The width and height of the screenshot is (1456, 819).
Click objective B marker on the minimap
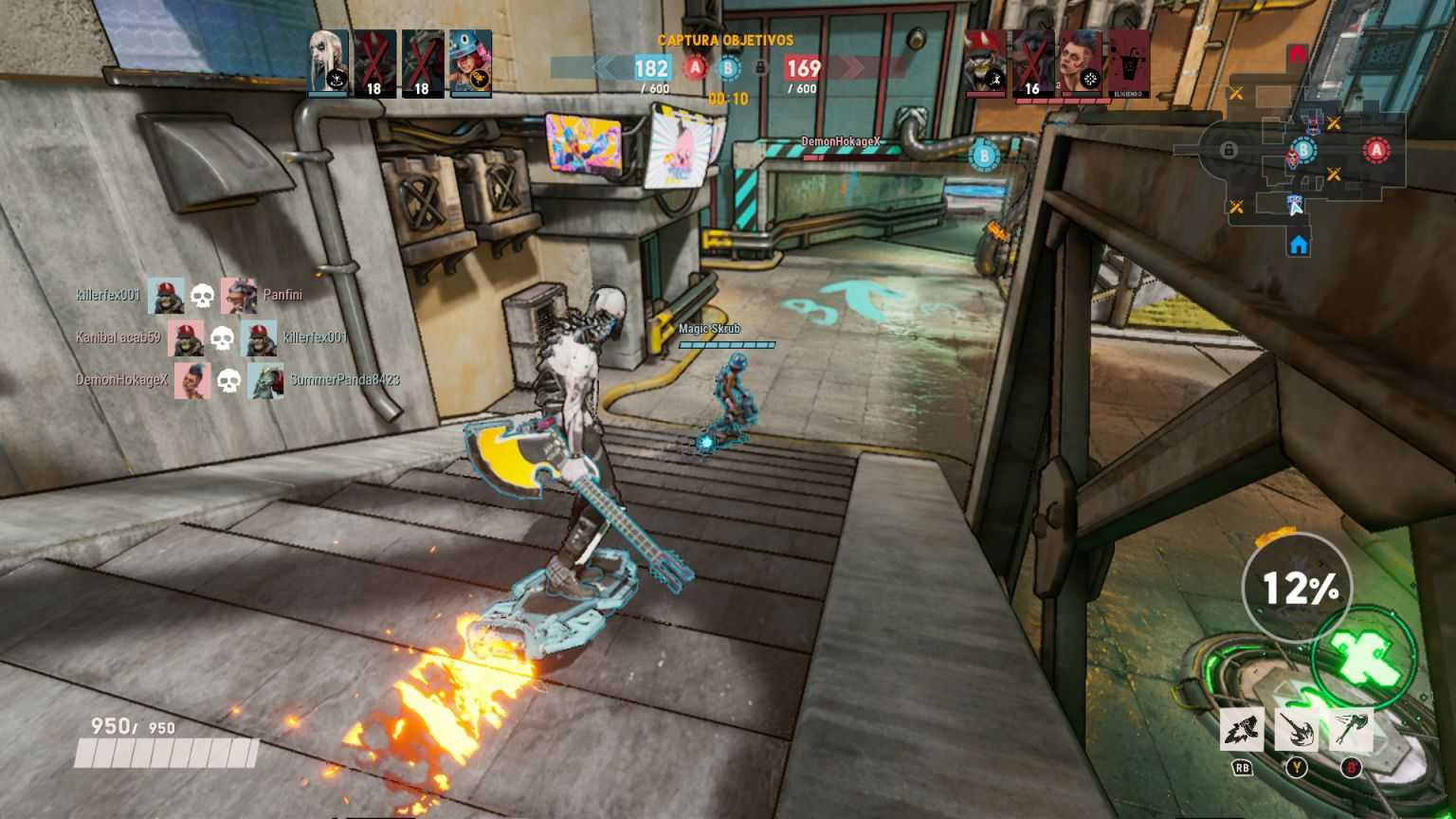click(1302, 150)
